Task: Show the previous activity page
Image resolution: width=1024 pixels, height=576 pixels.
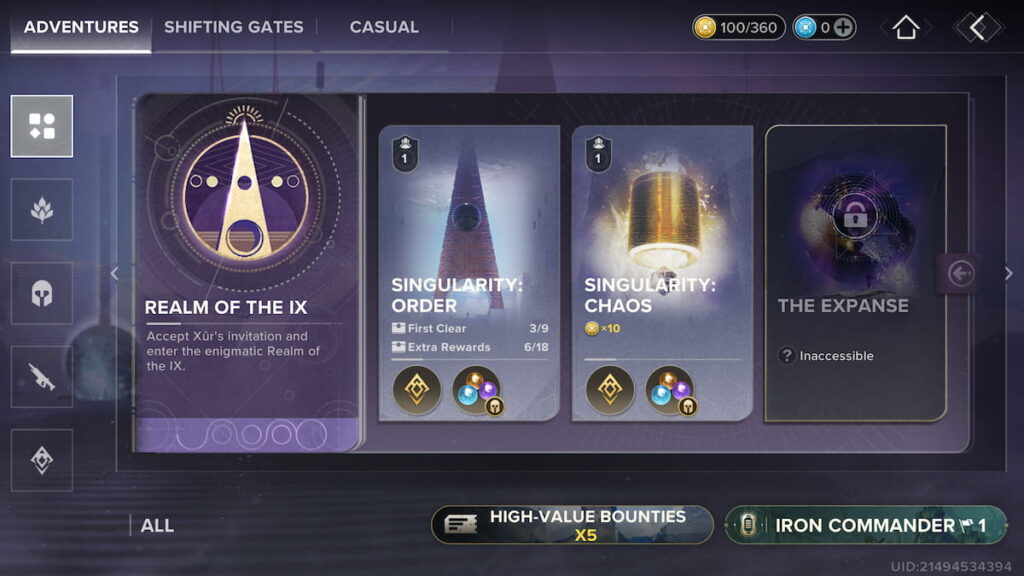Action: tap(114, 274)
